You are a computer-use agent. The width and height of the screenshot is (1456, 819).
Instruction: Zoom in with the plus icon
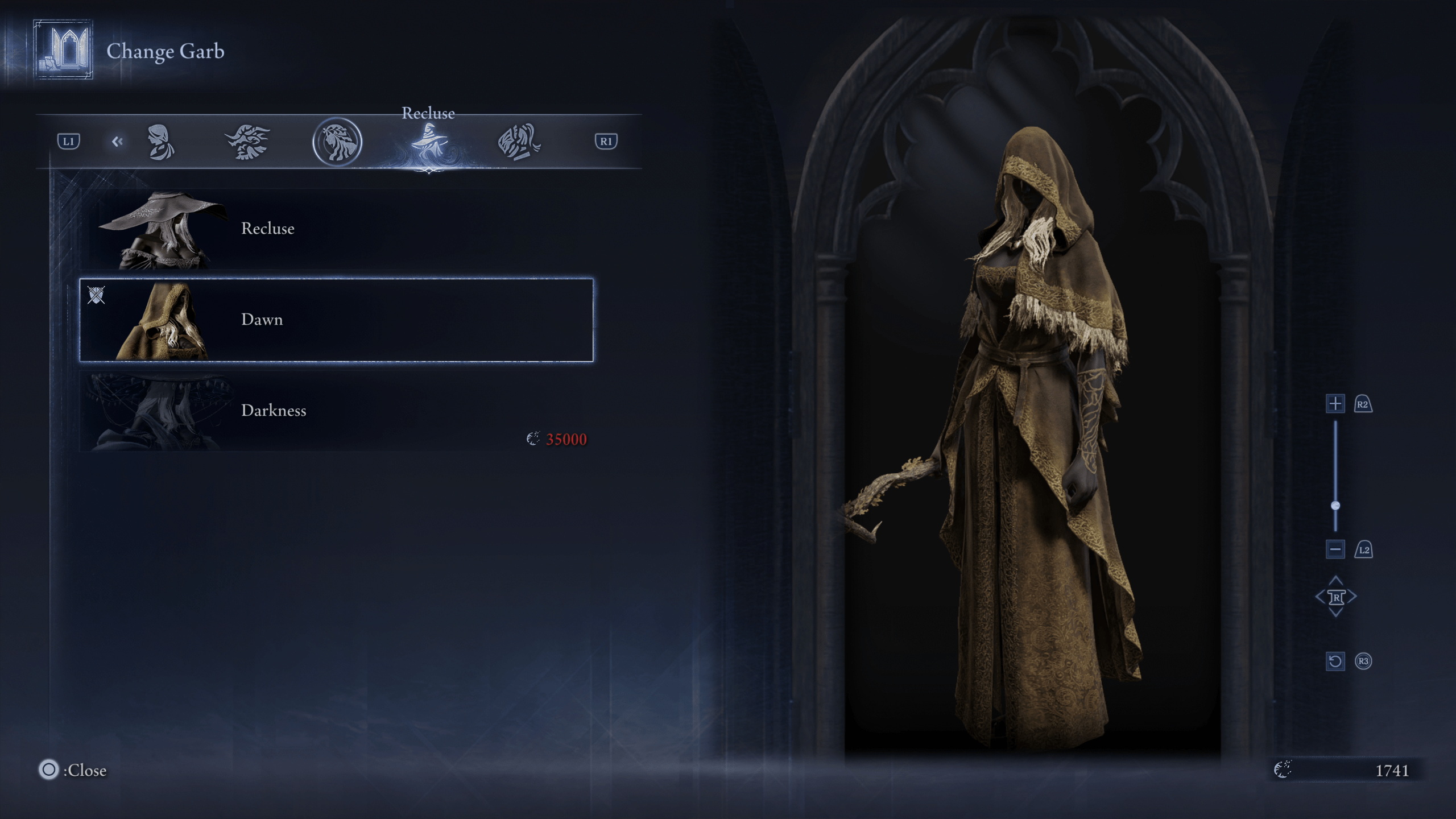(1335, 404)
